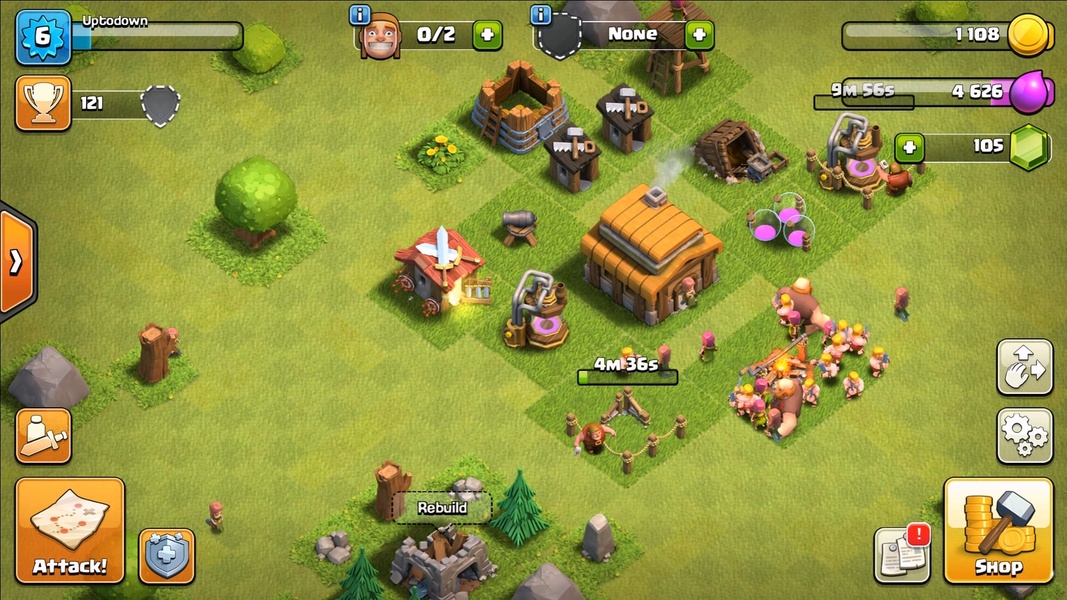Image resolution: width=1067 pixels, height=600 pixels.
Task: Open the trophy league button
Action: point(43,103)
